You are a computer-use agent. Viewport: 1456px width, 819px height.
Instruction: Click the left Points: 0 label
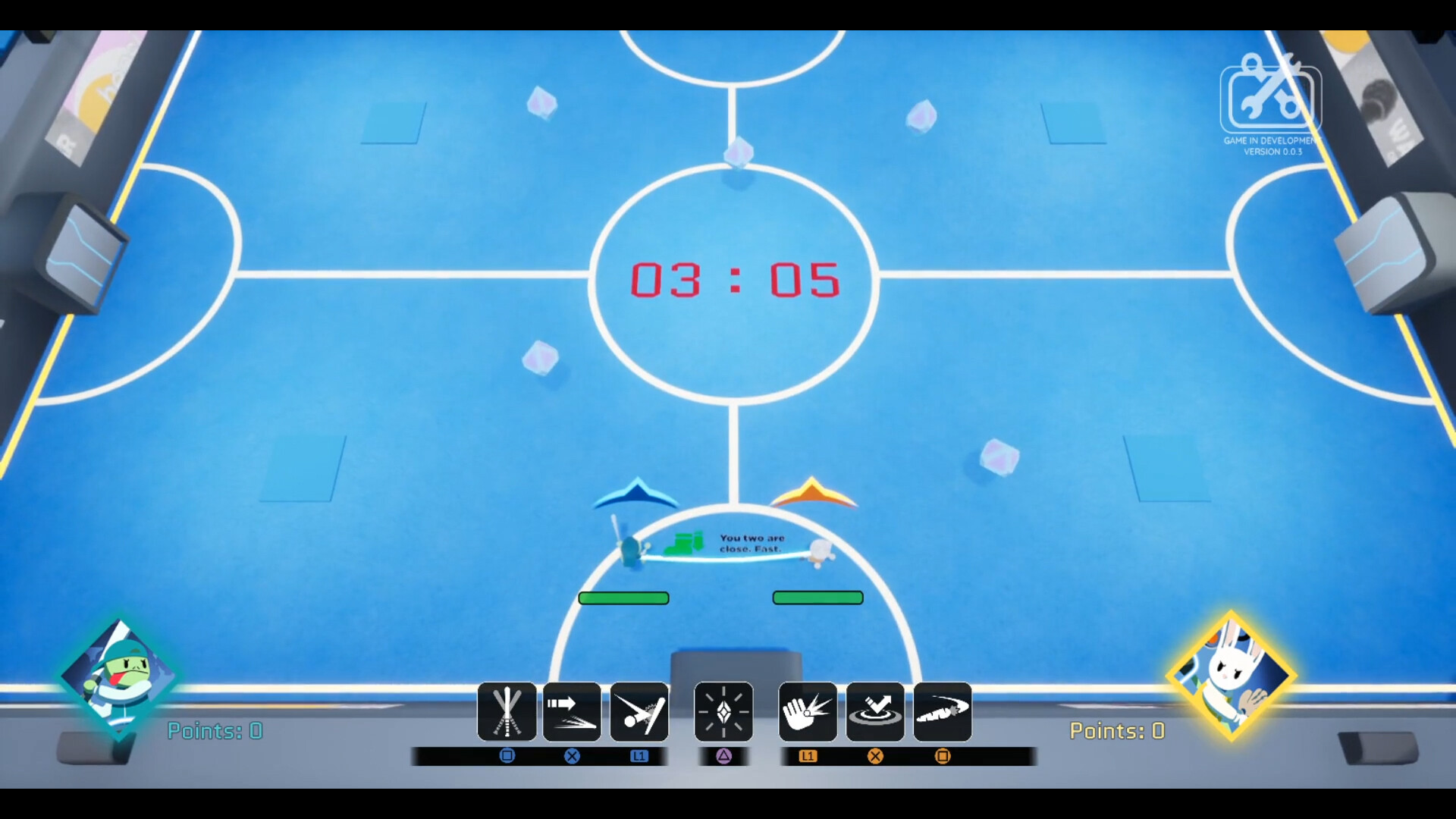215,731
